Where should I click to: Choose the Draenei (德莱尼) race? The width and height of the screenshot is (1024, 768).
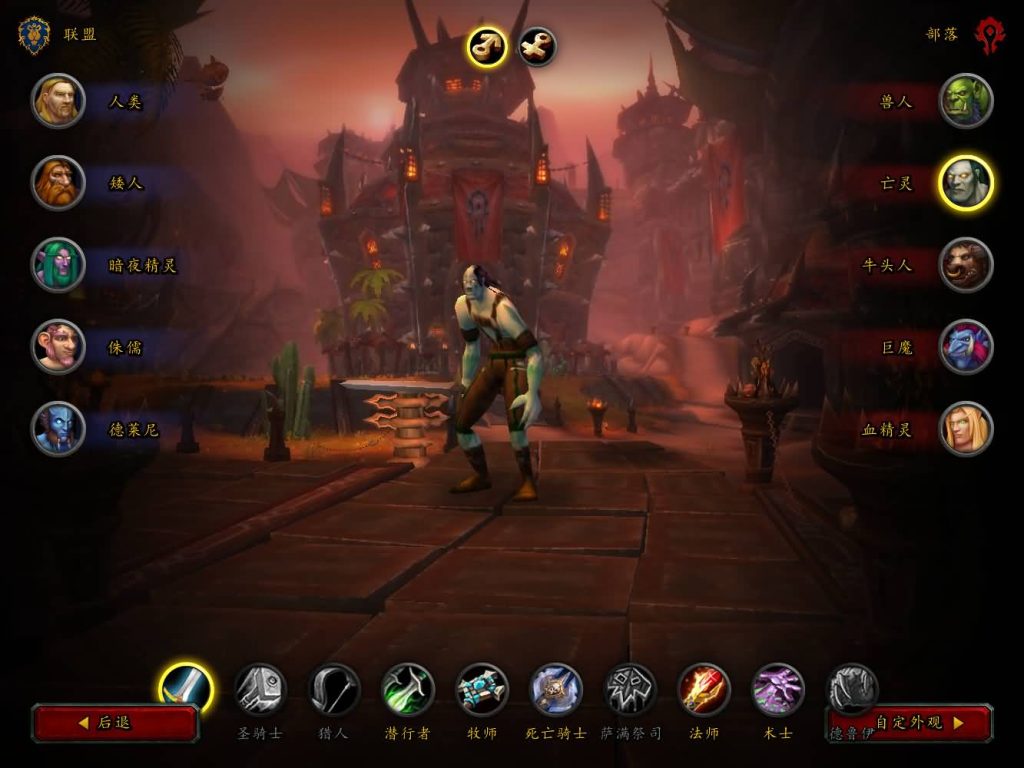58,429
